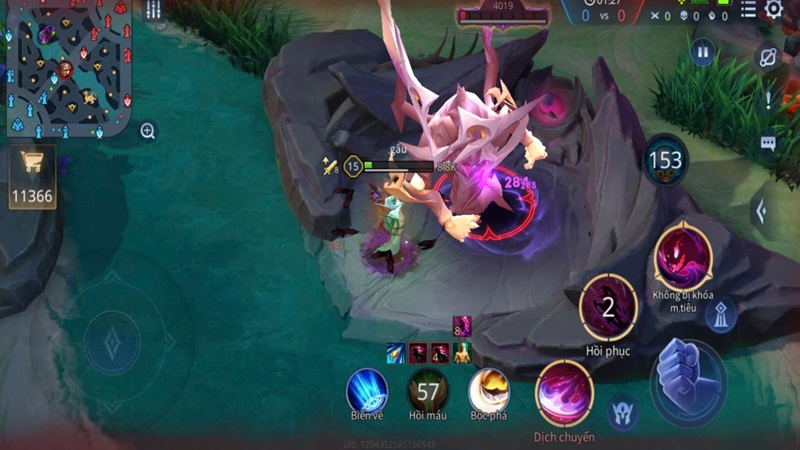Show the scoreboard list icon
800x450 pixels.
[x=748, y=10]
